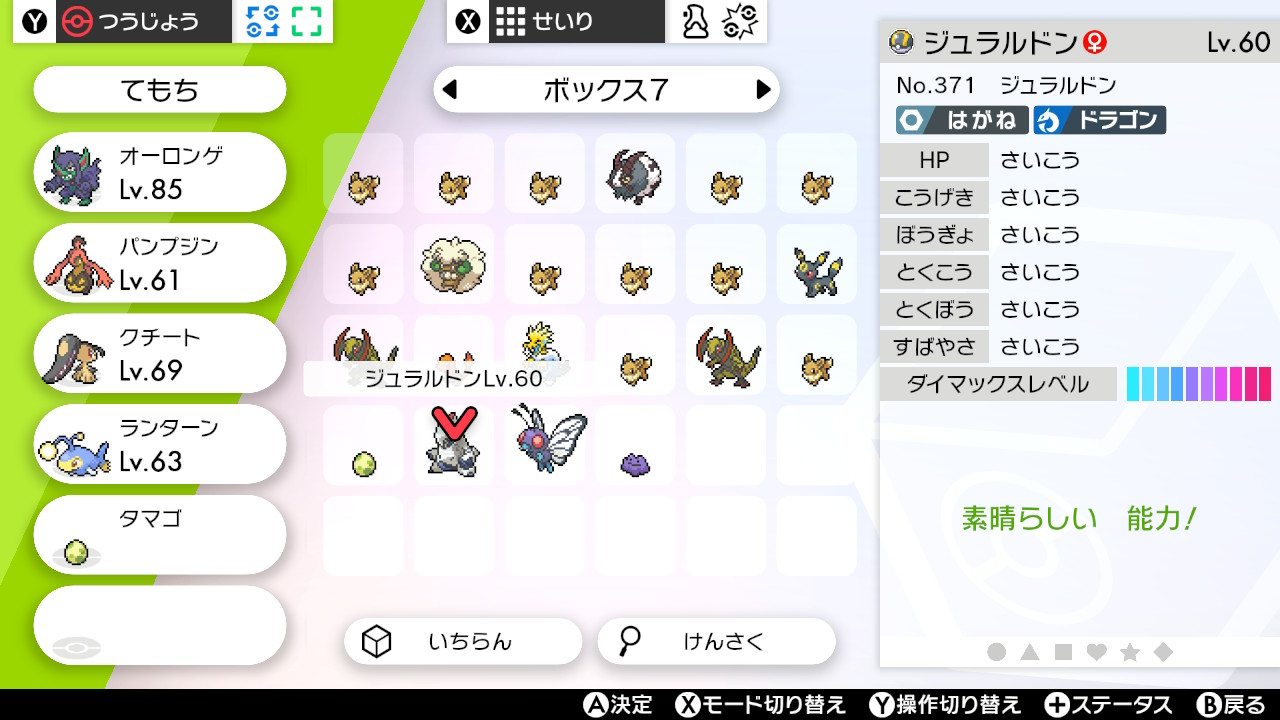Click the right arrow after ボックス7
Viewport: 1280px width, 720px height.
tap(765, 89)
